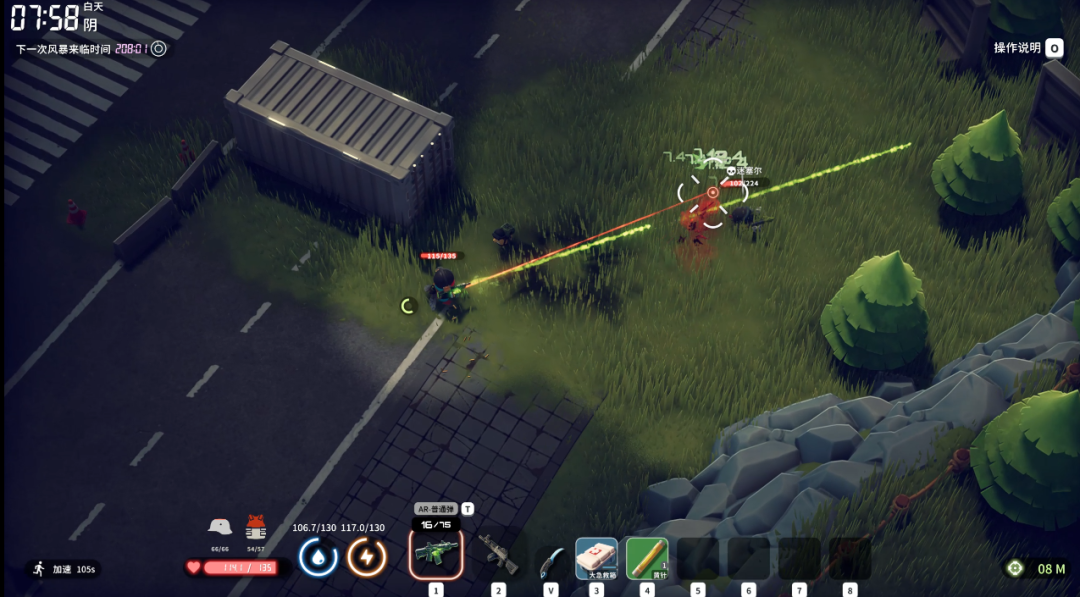Image resolution: width=1080 pixels, height=597 pixels.
Task: Switch to the second rifle in slot 2
Action: click(498, 555)
